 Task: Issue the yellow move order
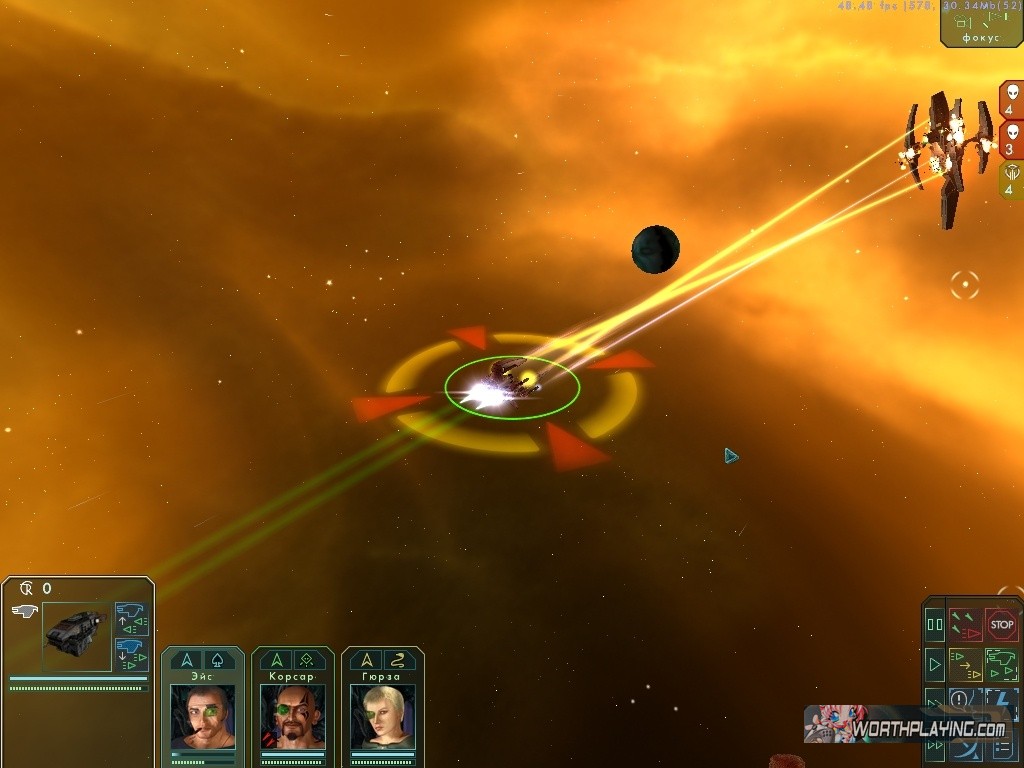965,663
